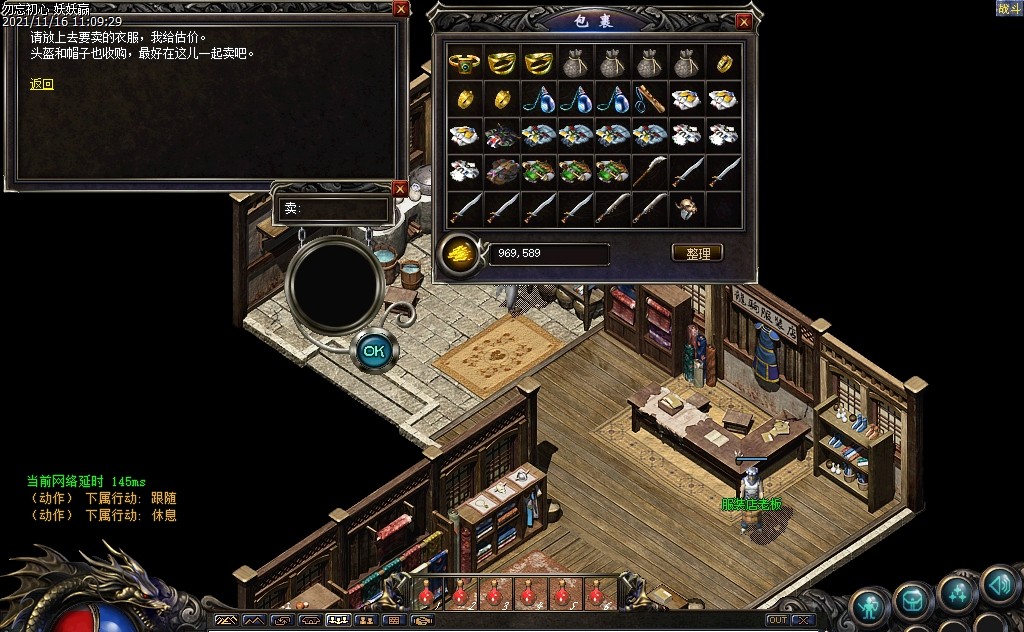Close the bag inventory window
The width and height of the screenshot is (1024, 632).
[x=743, y=21]
